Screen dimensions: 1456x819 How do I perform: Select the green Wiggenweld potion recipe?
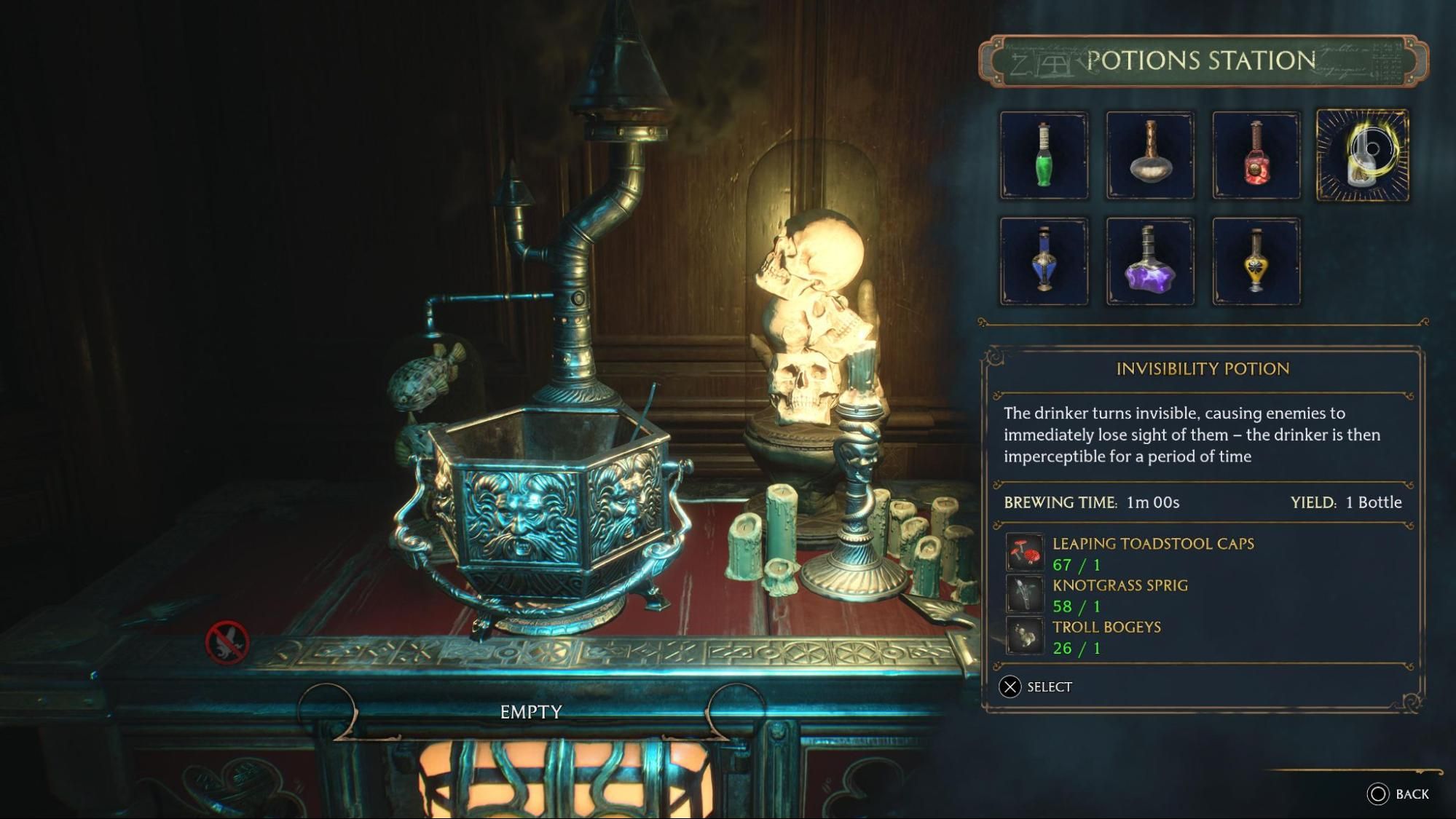point(1044,155)
